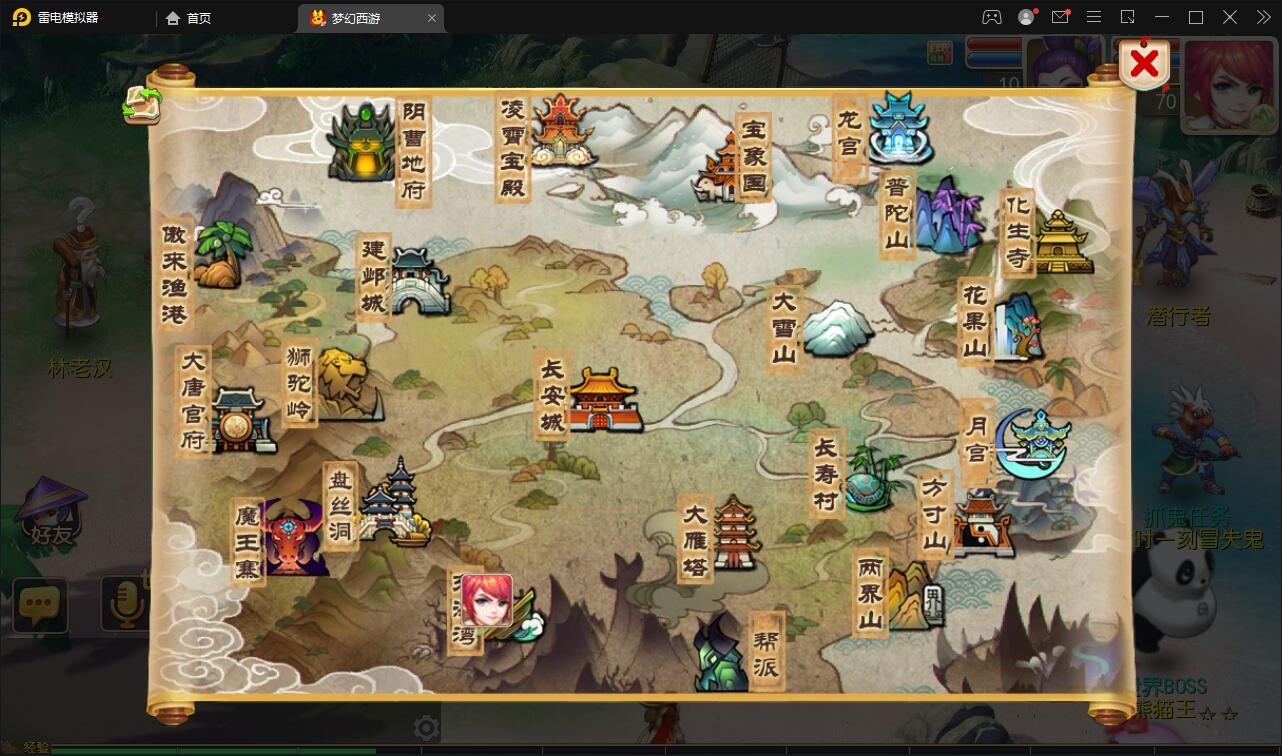
Task: Pick 化生寺 temple on the map
Action: tap(1061, 241)
